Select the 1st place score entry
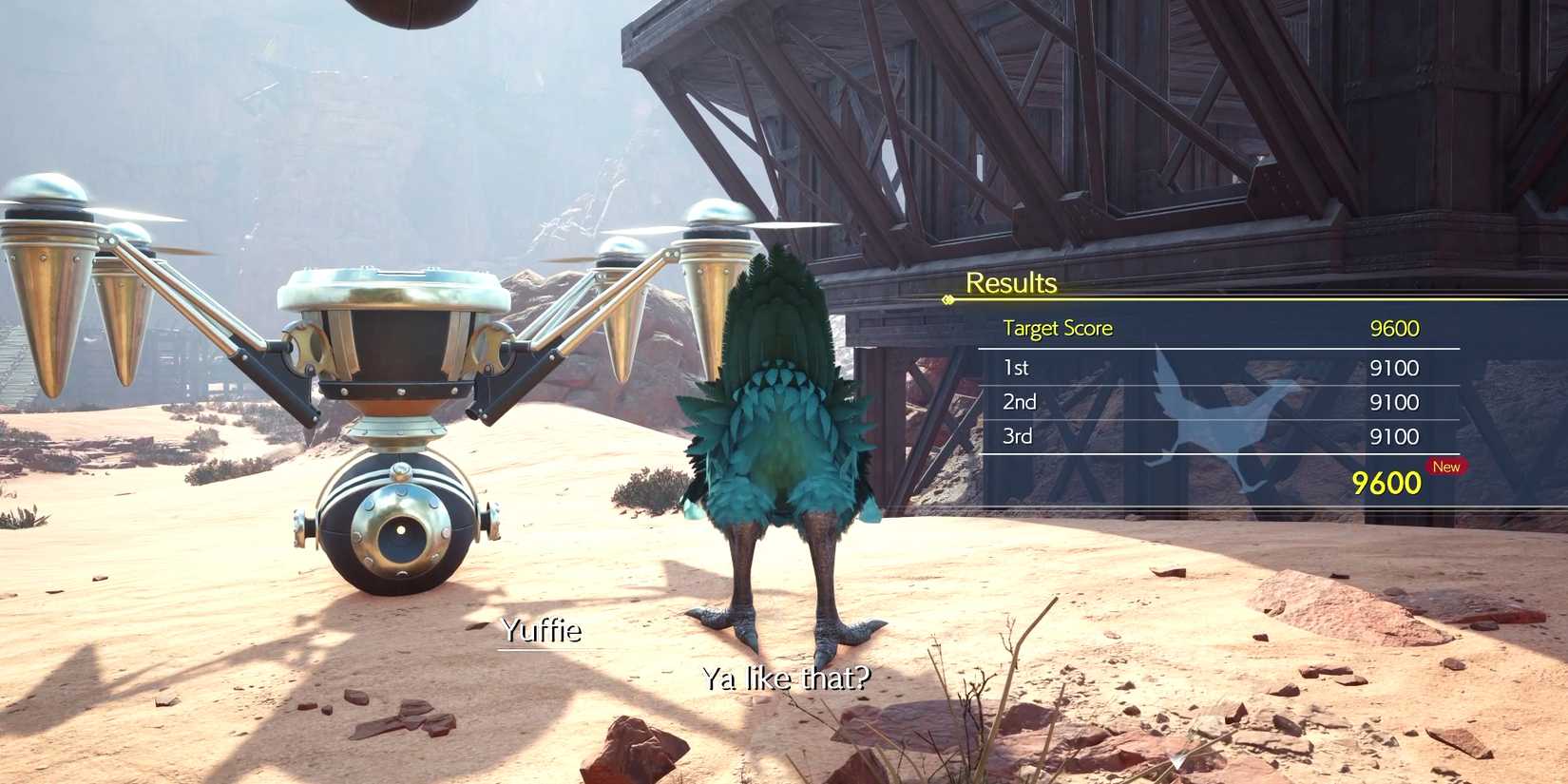1568x784 pixels. (1017, 367)
